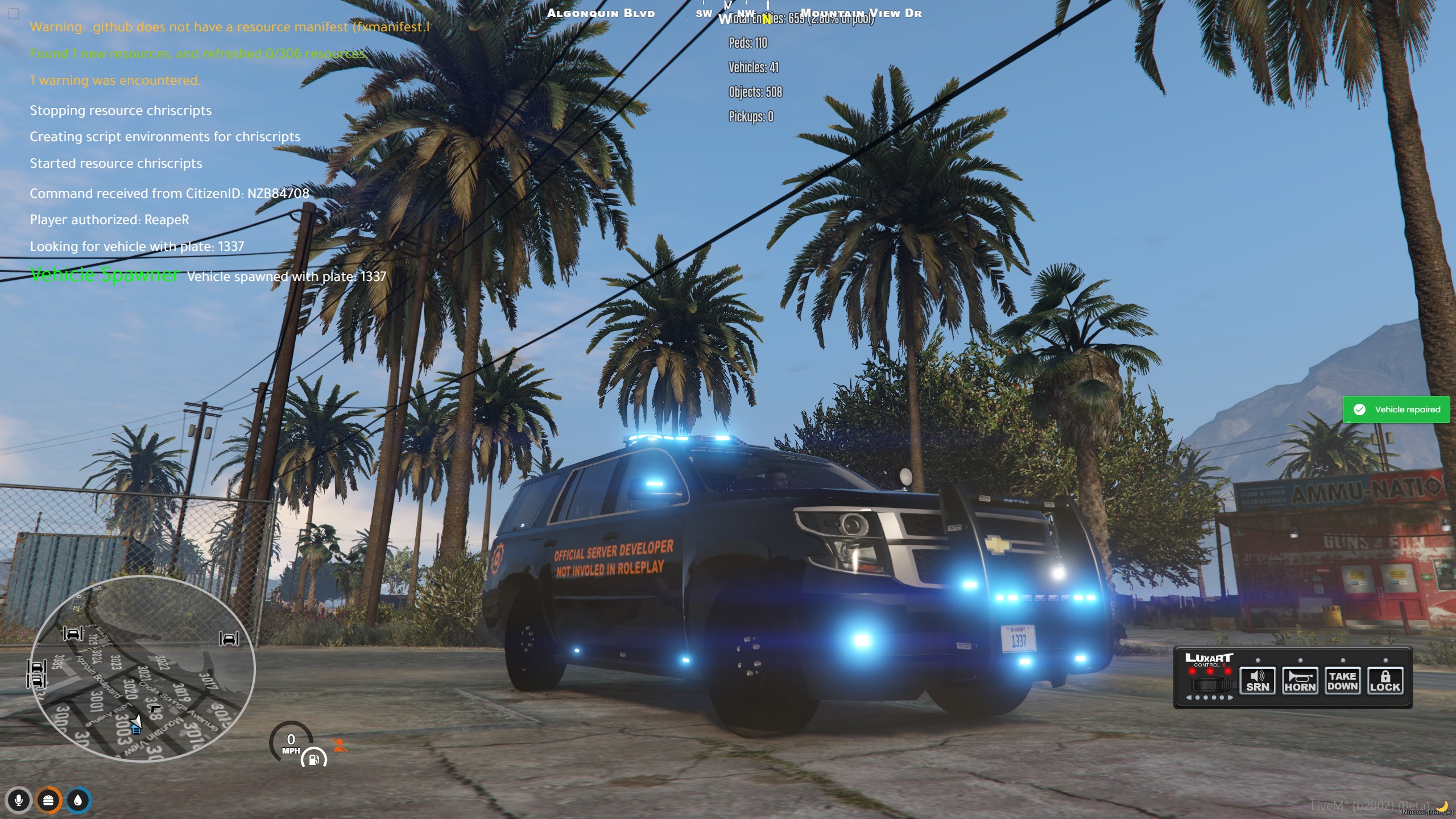1456x819 pixels.
Task: Select the pistol gun-shop marker on minimap
Action: point(155,709)
